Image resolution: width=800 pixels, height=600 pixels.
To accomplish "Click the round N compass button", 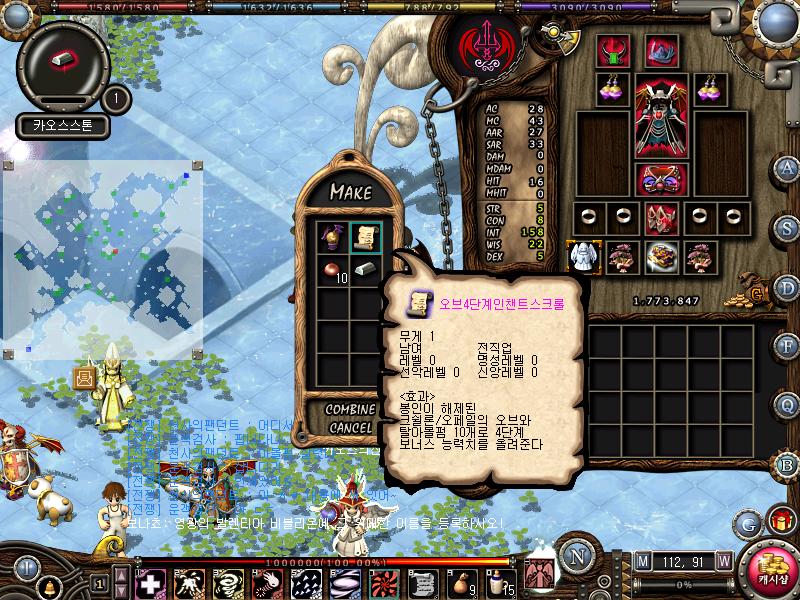I will [x=574, y=555].
